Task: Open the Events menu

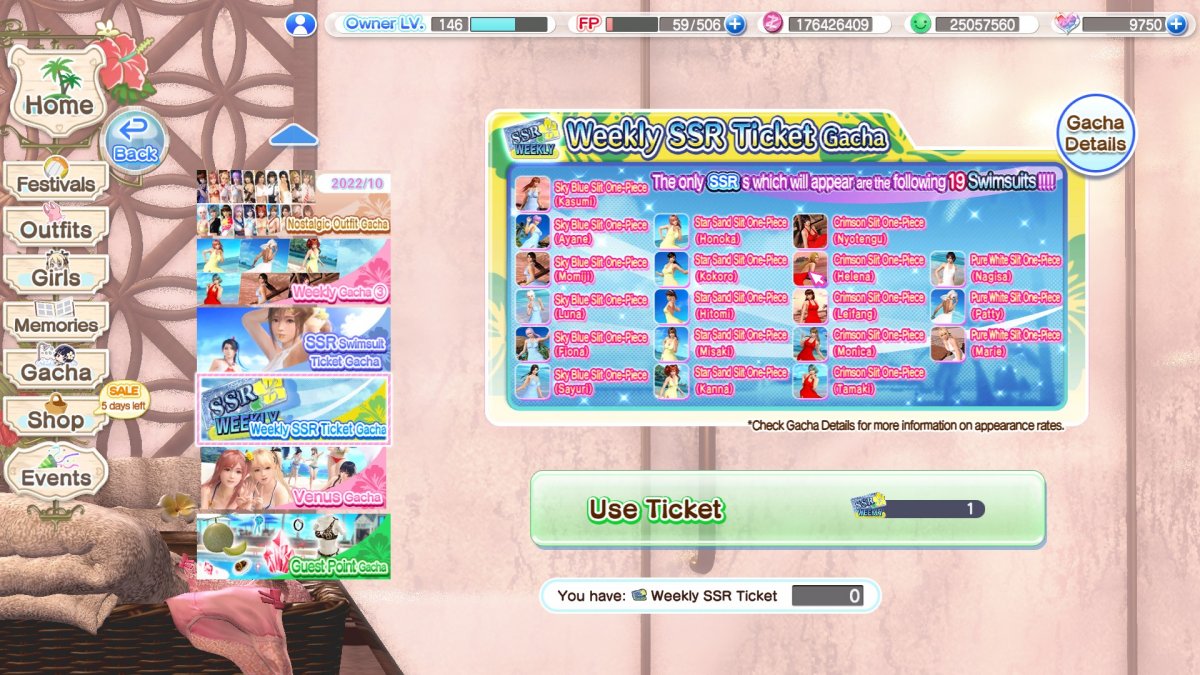Action: pos(56,477)
